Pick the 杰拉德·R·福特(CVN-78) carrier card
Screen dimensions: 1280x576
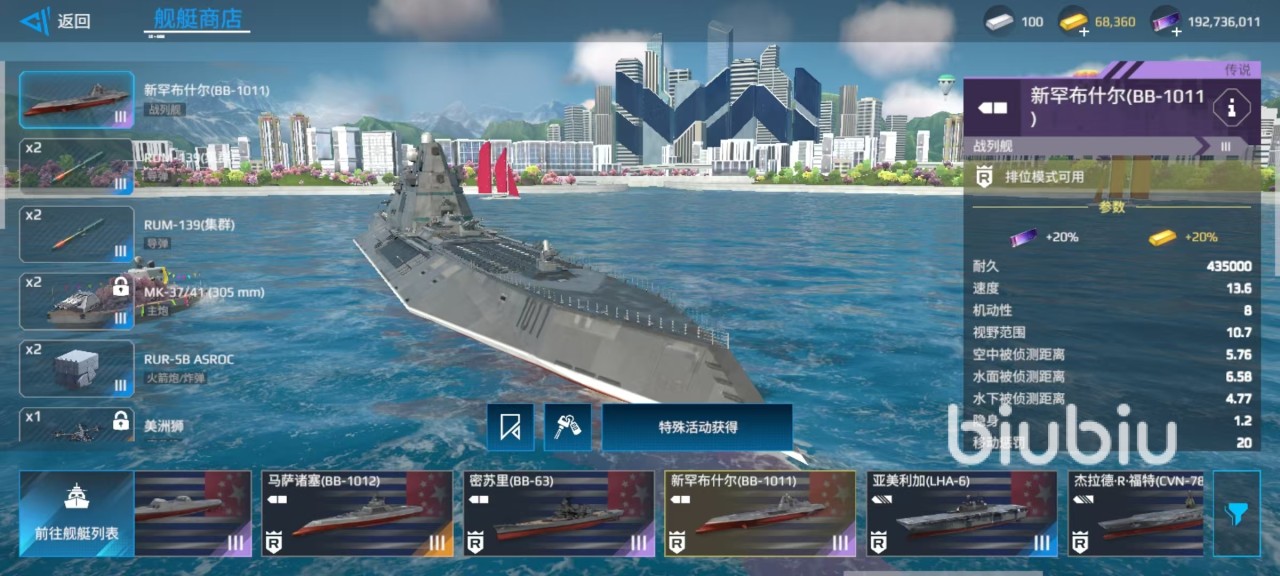[1135, 513]
